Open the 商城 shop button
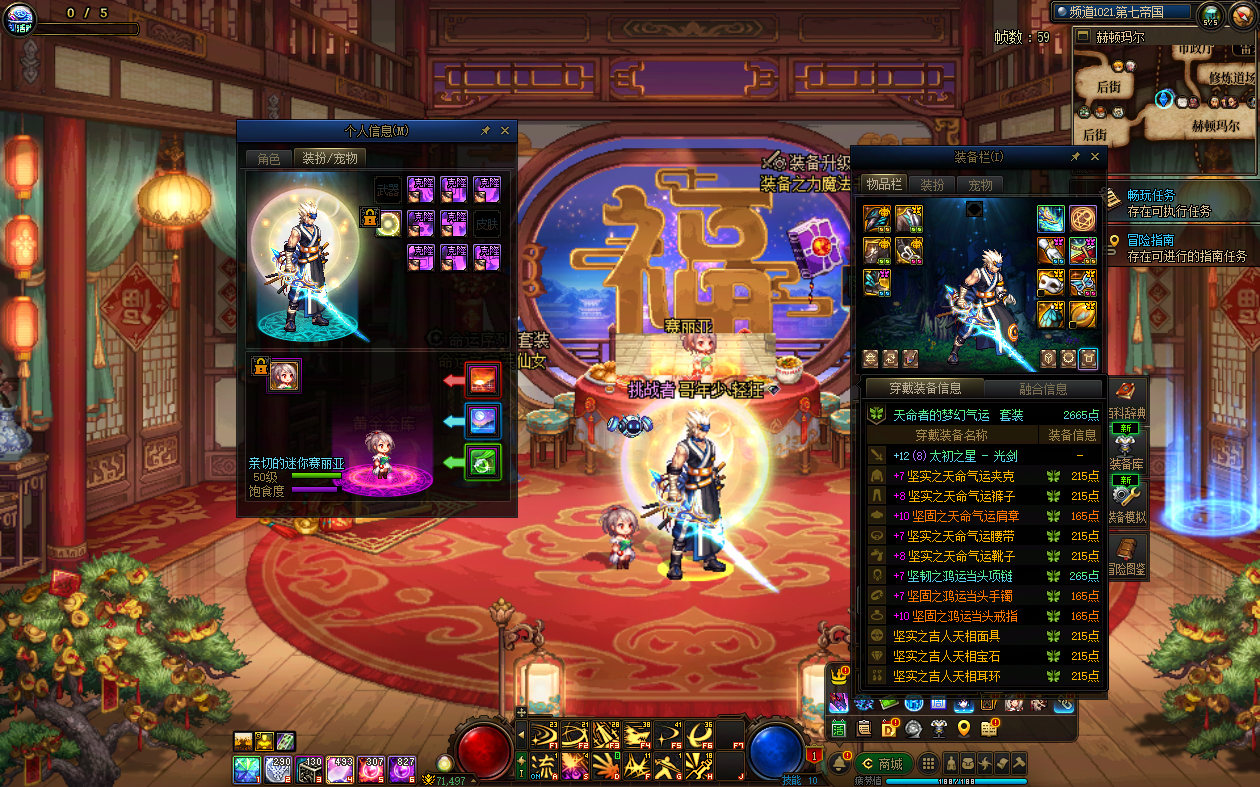Viewport: 1260px width, 787px height. (x=884, y=764)
